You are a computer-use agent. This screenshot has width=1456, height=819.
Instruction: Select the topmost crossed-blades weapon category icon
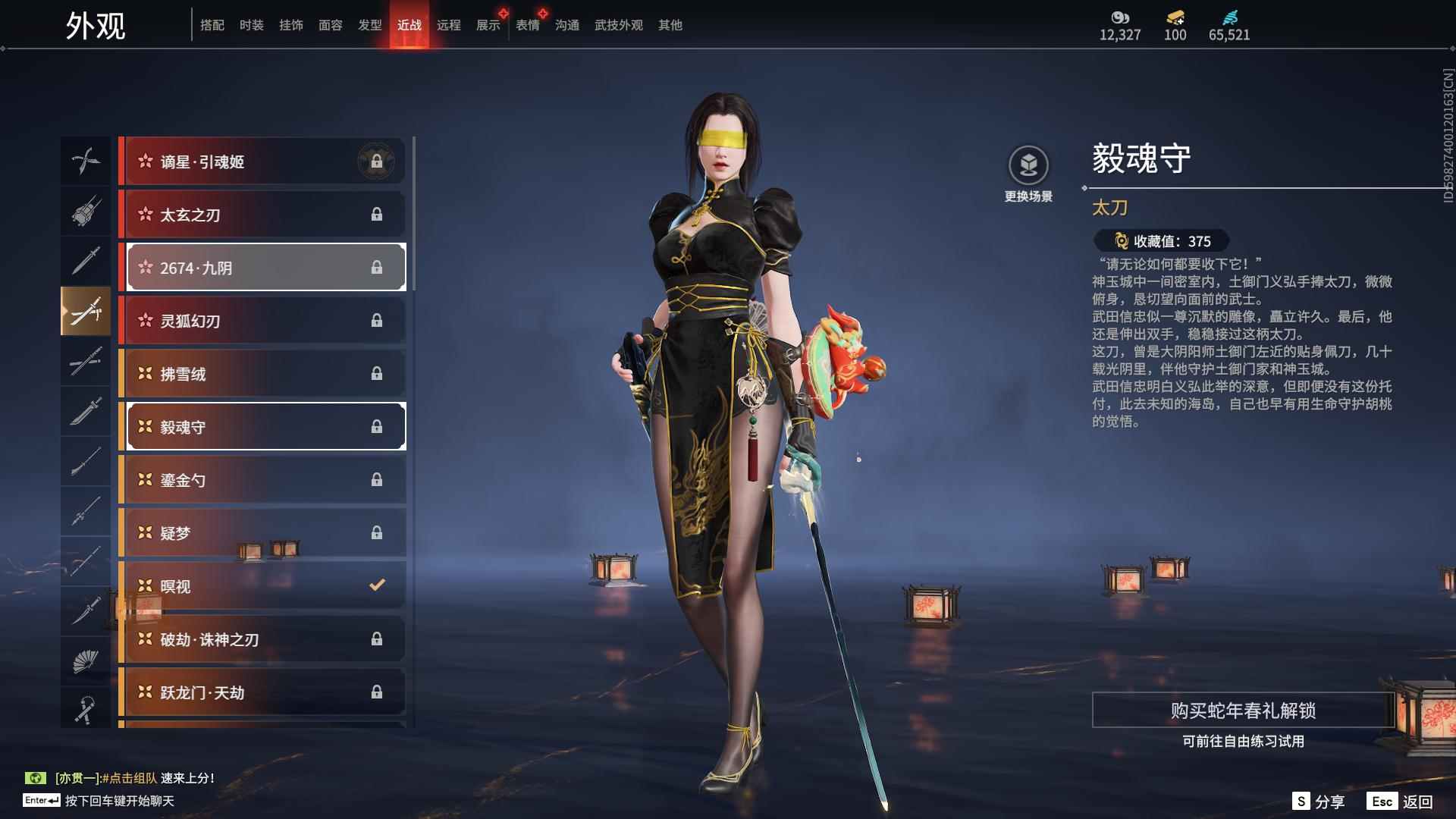(86, 161)
